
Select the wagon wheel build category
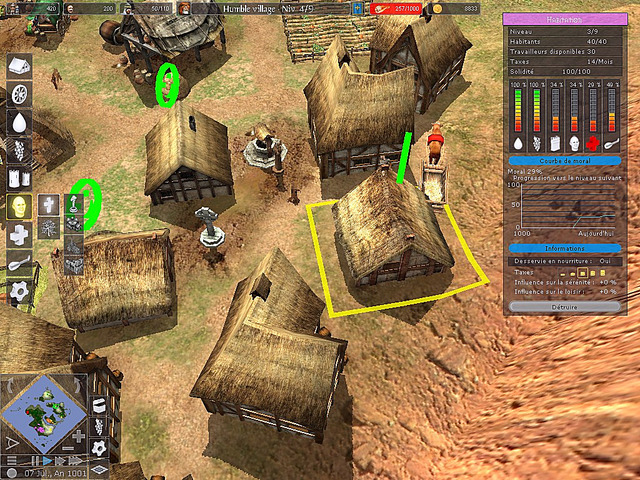tap(18, 95)
